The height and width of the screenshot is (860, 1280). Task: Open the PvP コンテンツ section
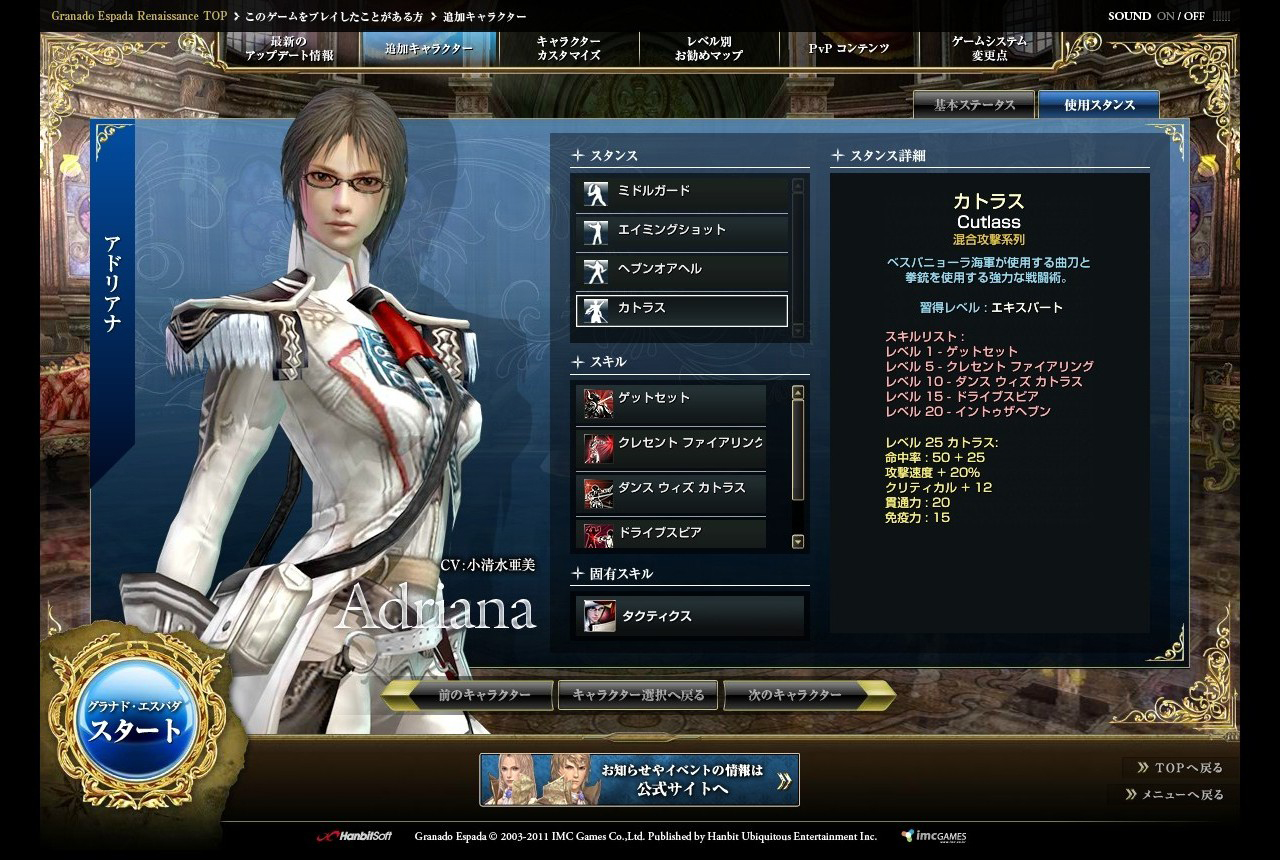tap(848, 48)
